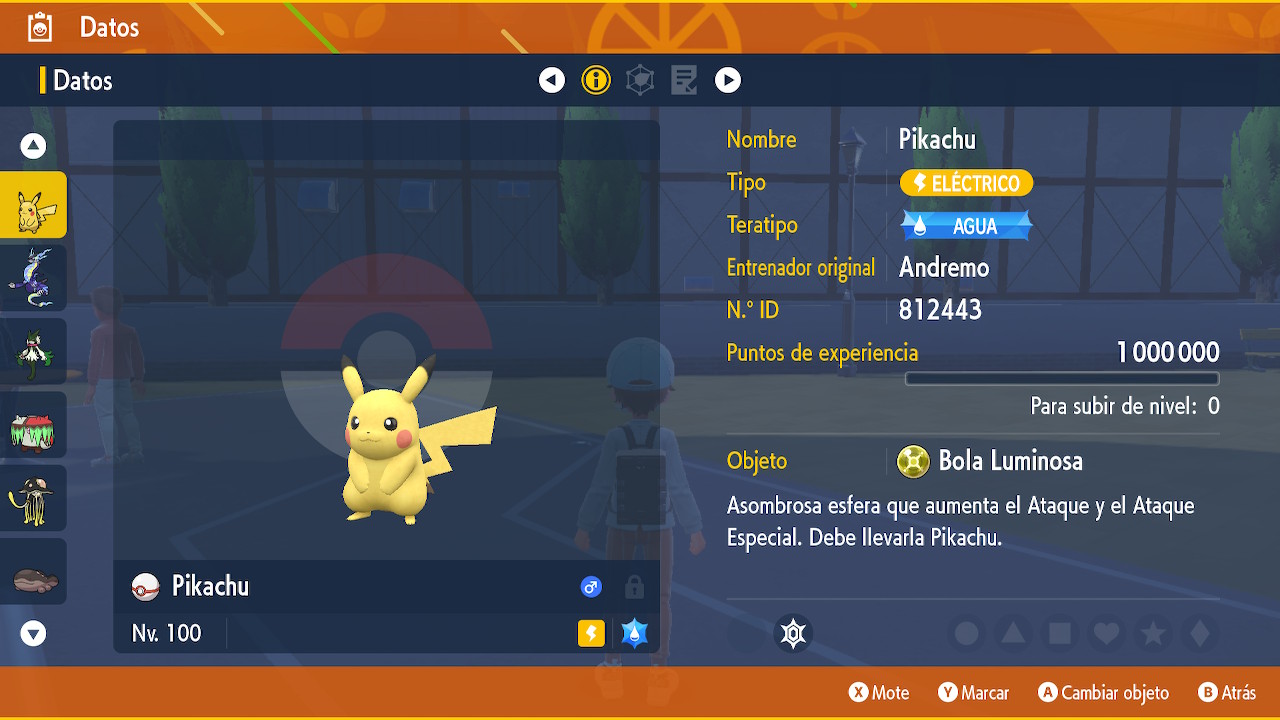Open the moves summary page icon
This screenshot has width=1280, height=720.
click(683, 80)
